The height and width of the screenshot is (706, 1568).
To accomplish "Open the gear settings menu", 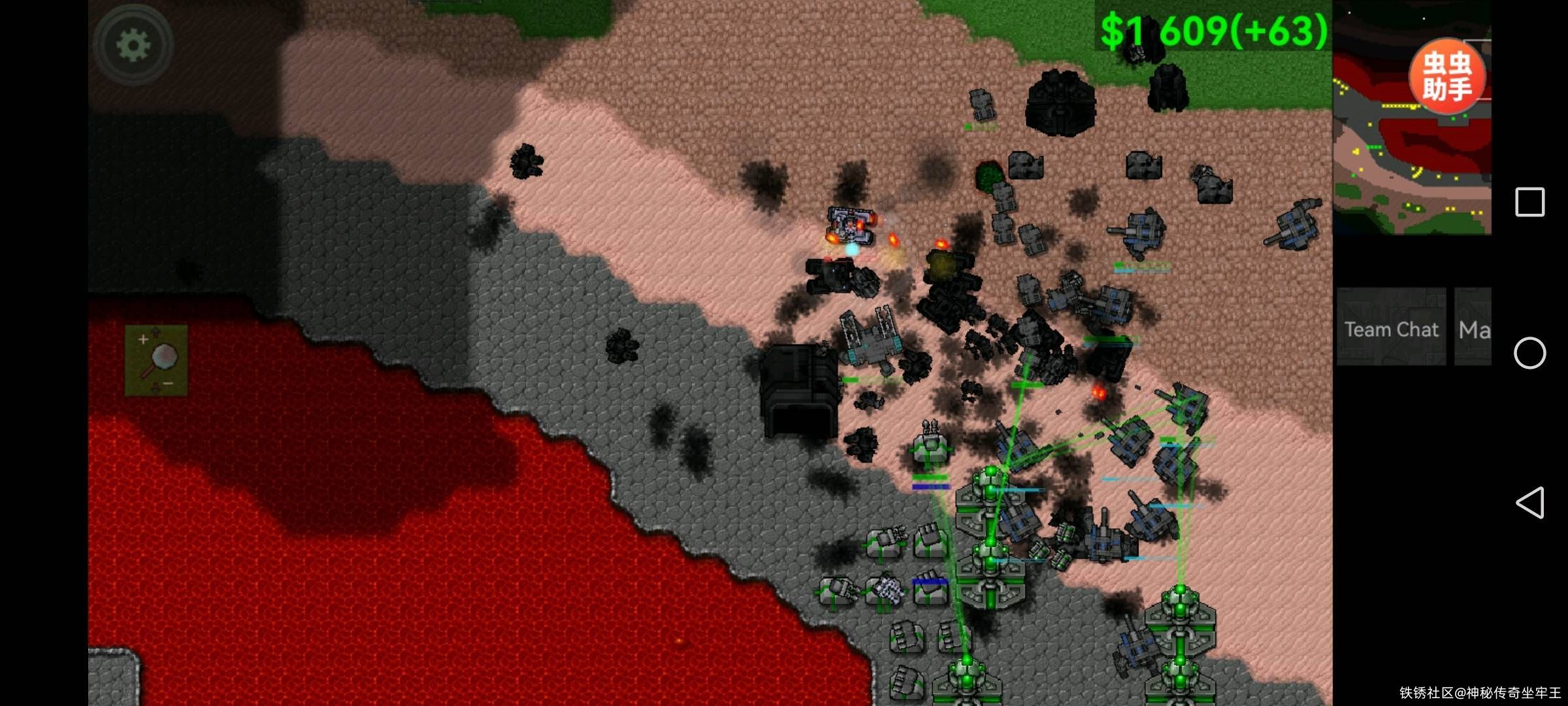I will tap(133, 45).
